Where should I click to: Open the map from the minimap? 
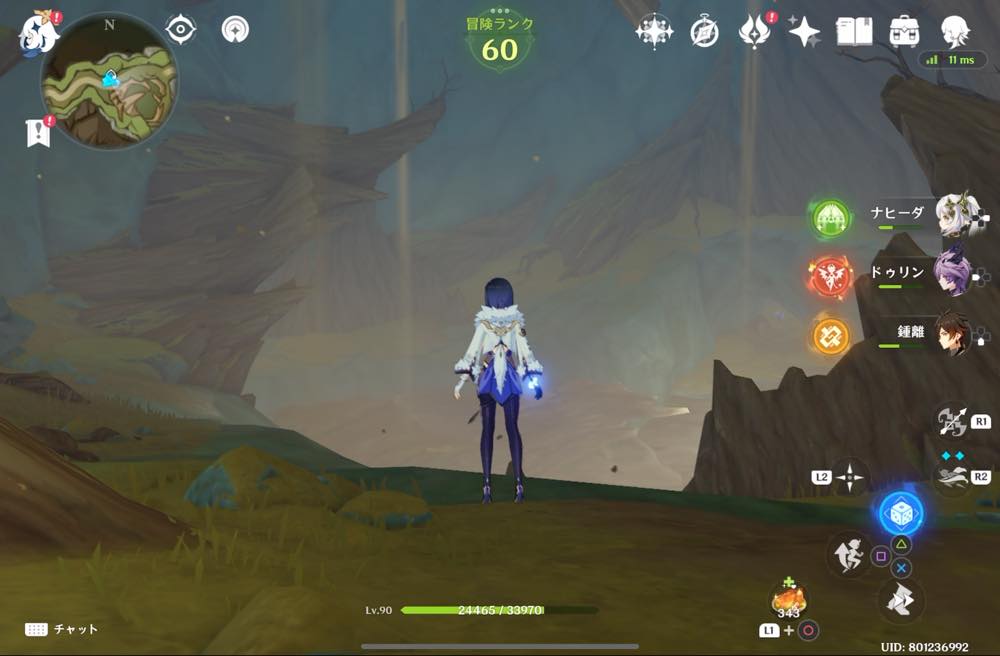109,80
